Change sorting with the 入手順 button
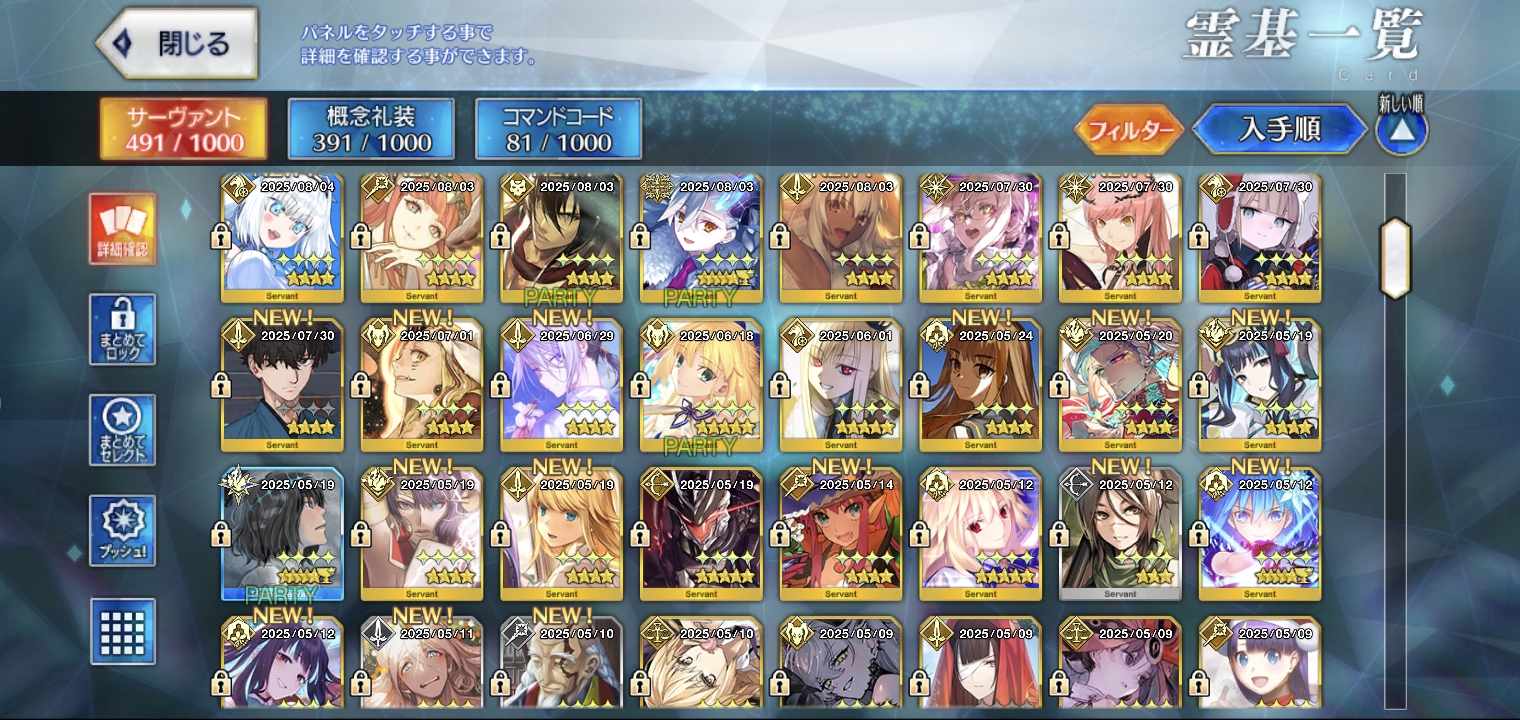1520x720 pixels. tap(1279, 129)
